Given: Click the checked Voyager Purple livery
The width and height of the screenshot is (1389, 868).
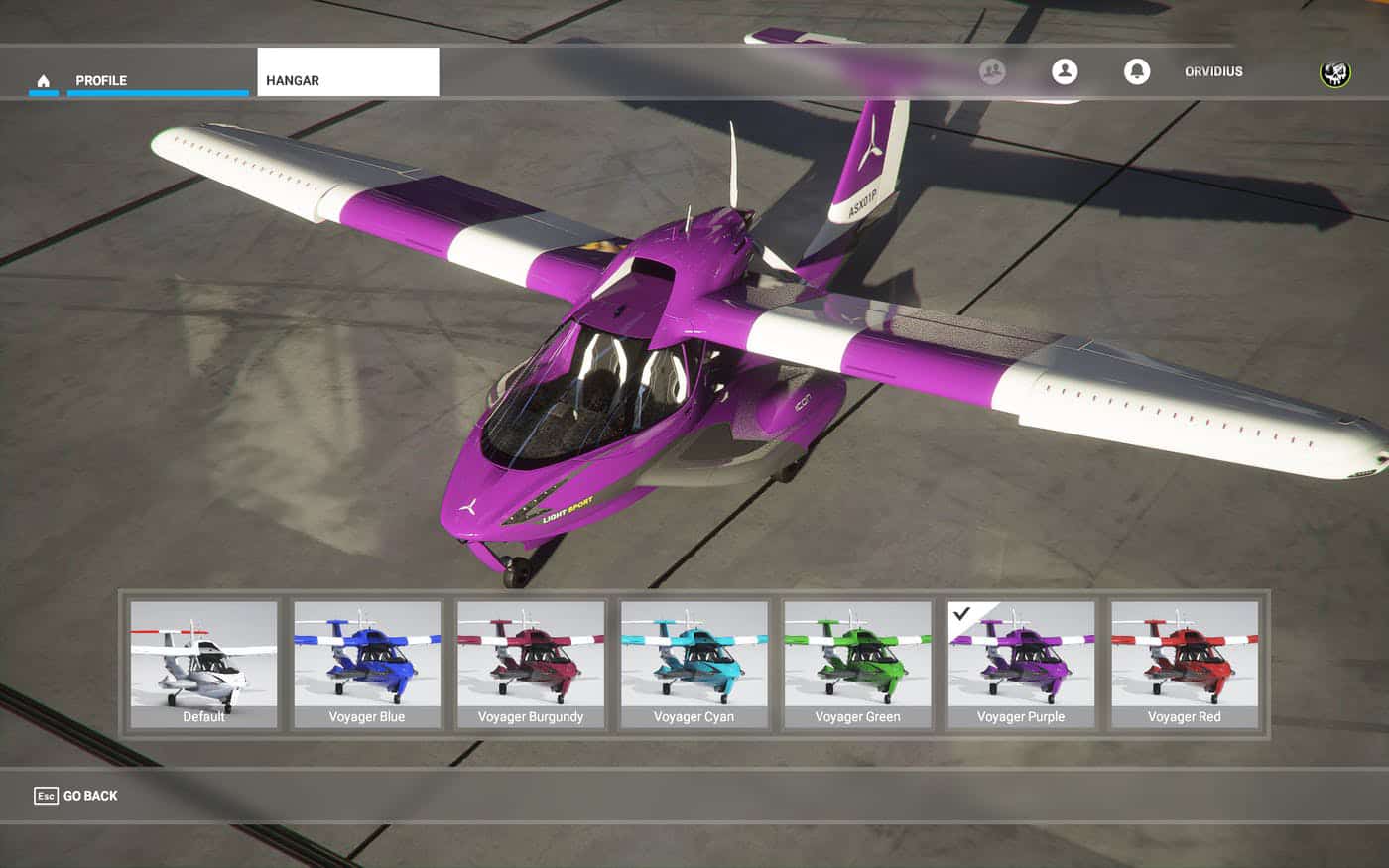Looking at the screenshot, I should tap(1021, 664).
